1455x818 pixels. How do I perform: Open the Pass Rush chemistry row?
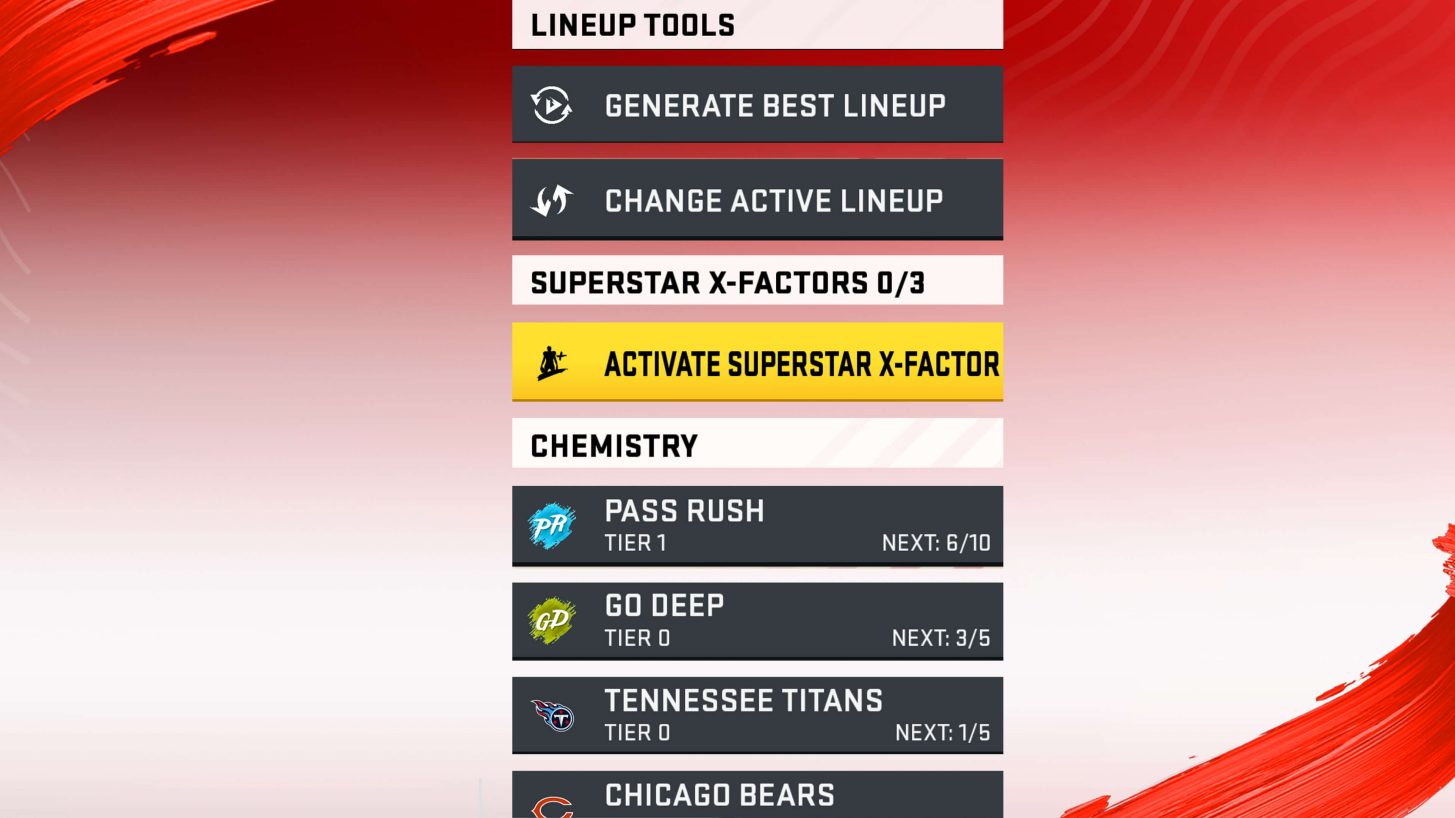tap(757, 526)
